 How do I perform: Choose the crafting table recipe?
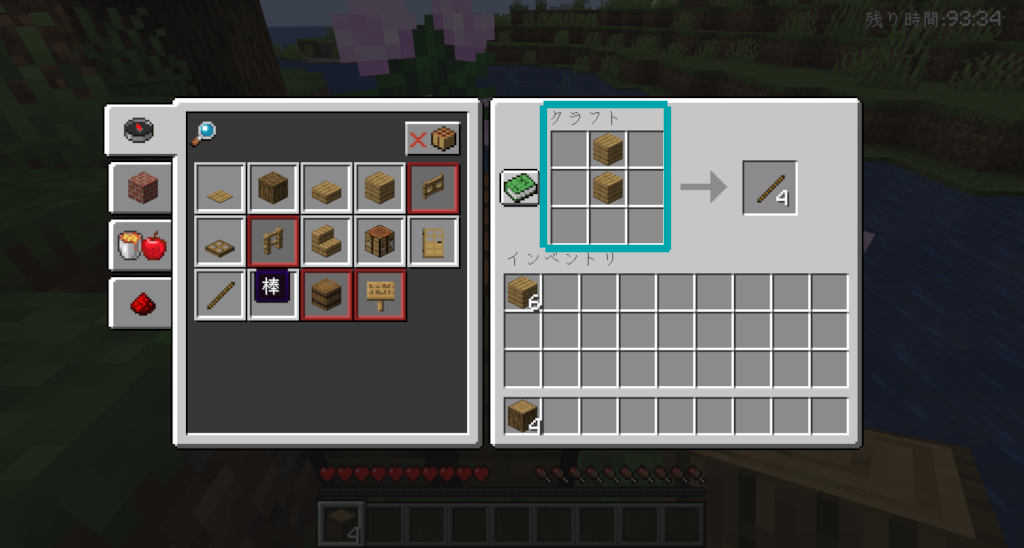[x=380, y=242]
